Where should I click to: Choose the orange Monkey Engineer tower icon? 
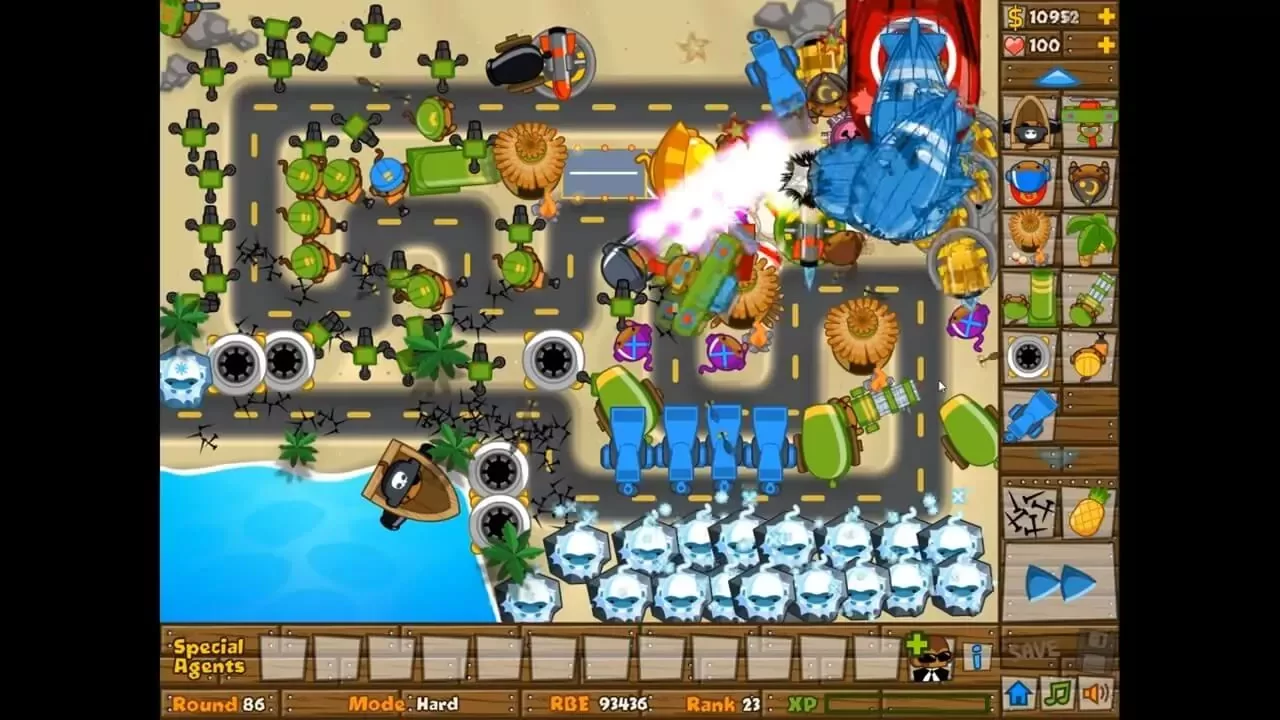(1089, 357)
